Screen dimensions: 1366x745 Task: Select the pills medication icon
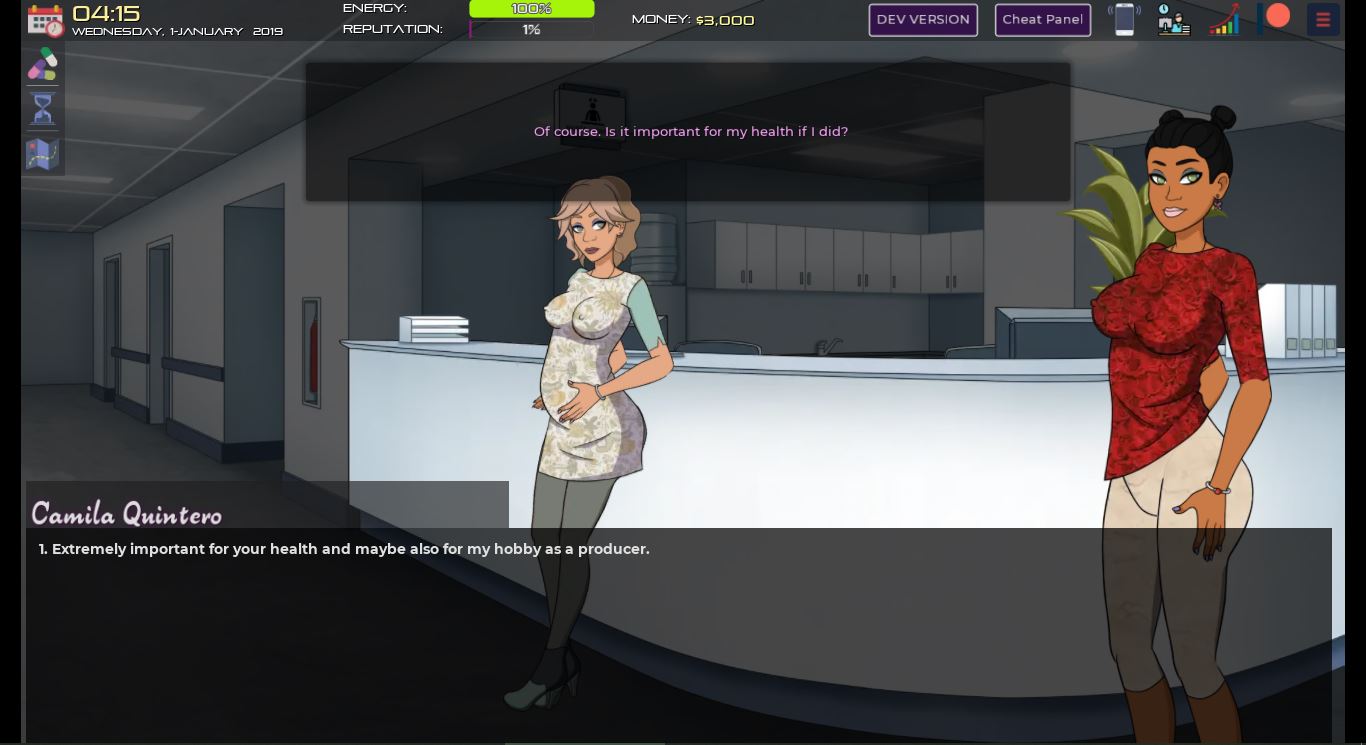(x=43, y=65)
